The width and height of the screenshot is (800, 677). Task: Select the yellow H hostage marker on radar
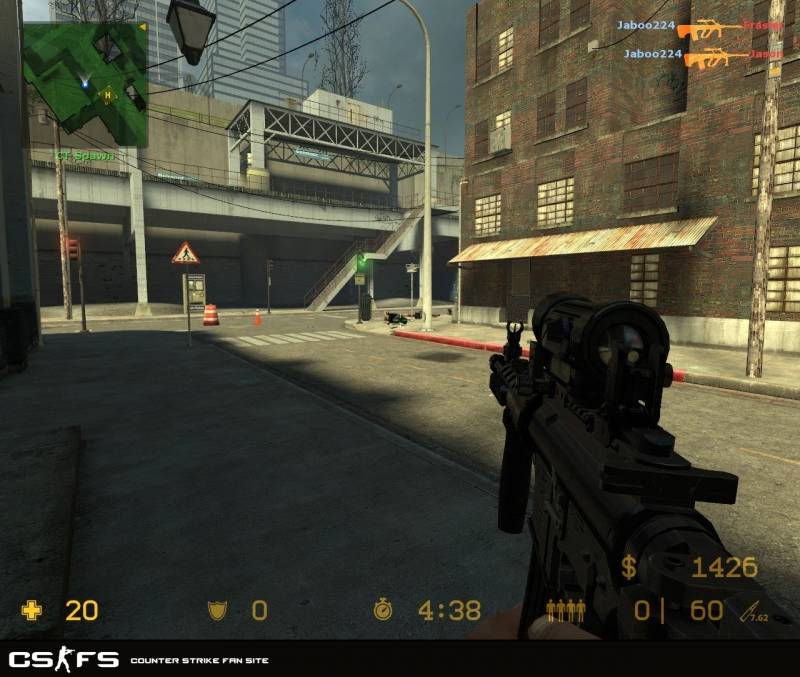[108, 95]
